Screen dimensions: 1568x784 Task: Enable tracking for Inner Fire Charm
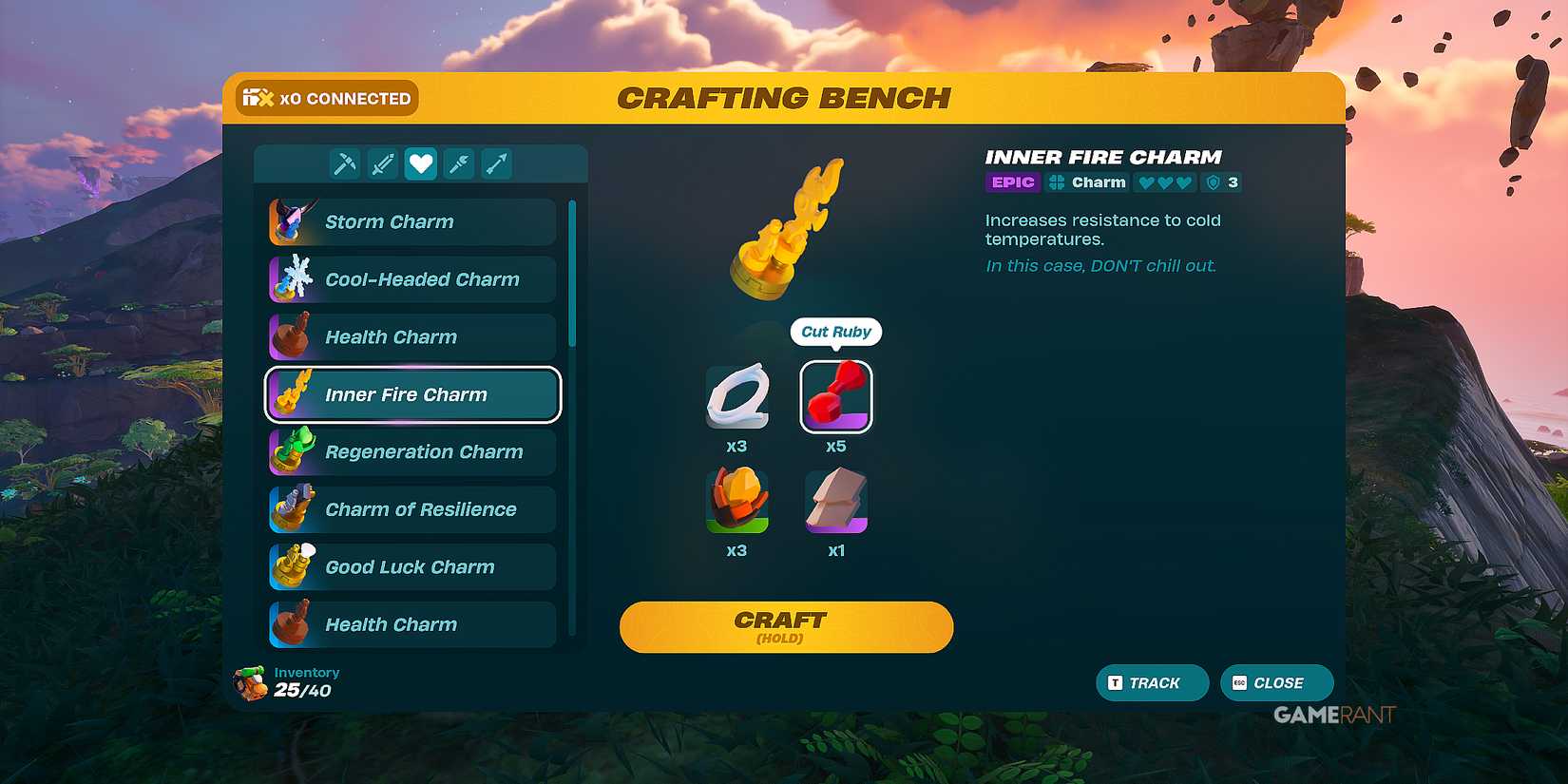pos(1152,682)
